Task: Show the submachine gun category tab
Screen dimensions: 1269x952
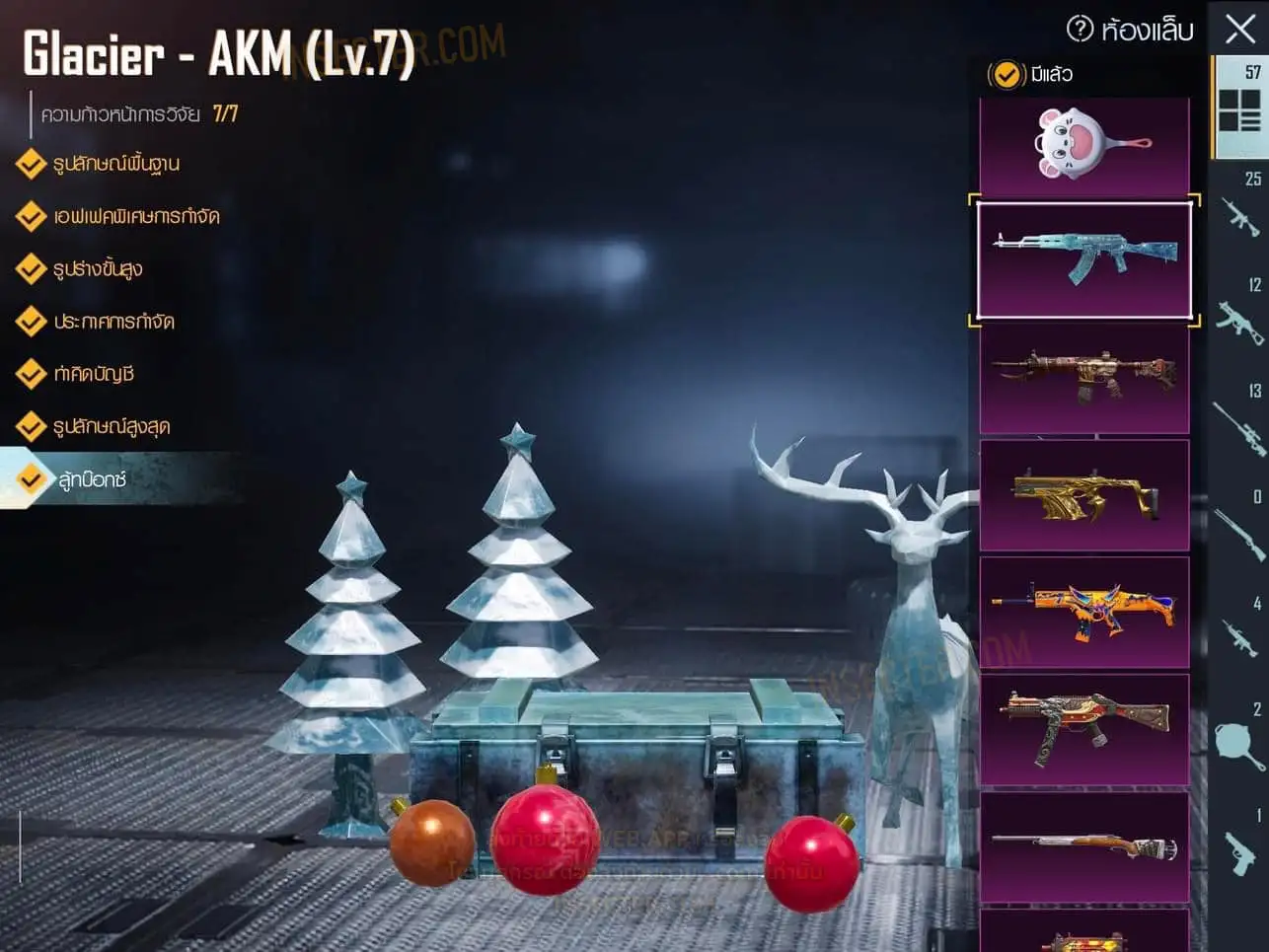Action: [1240, 316]
